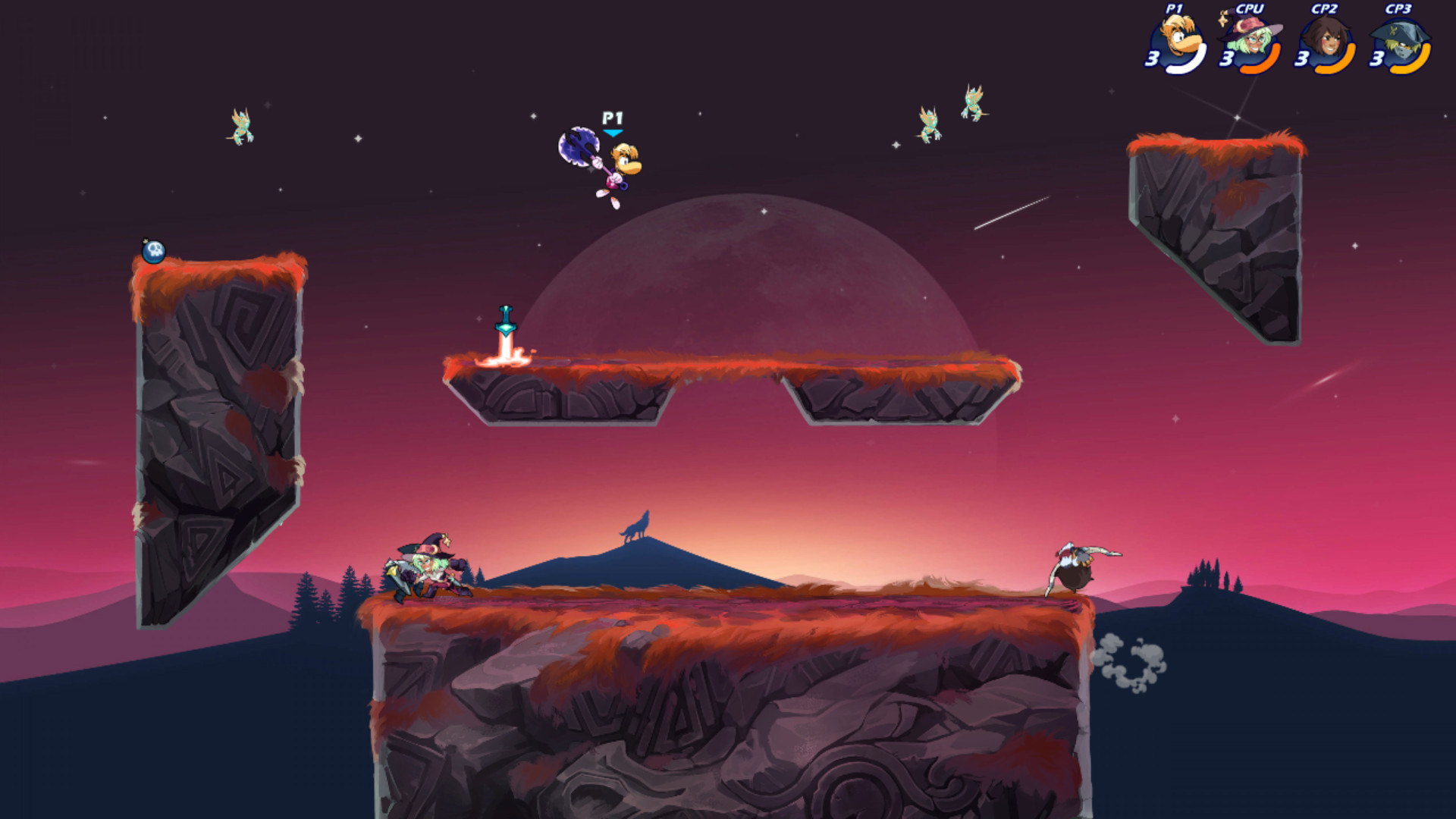Select the P1 Rayman portrait icon

(x=1176, y=37)
